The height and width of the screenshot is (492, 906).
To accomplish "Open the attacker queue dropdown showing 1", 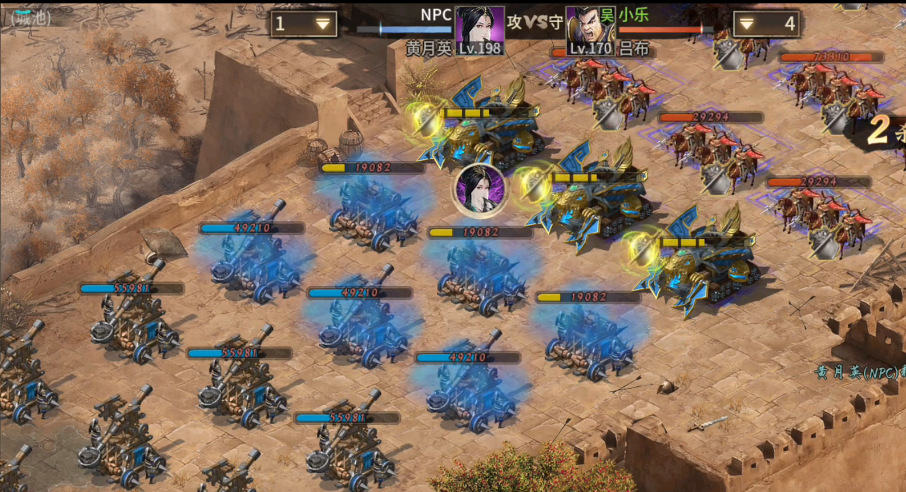I will pyautogui.click(x=303, y=23).
